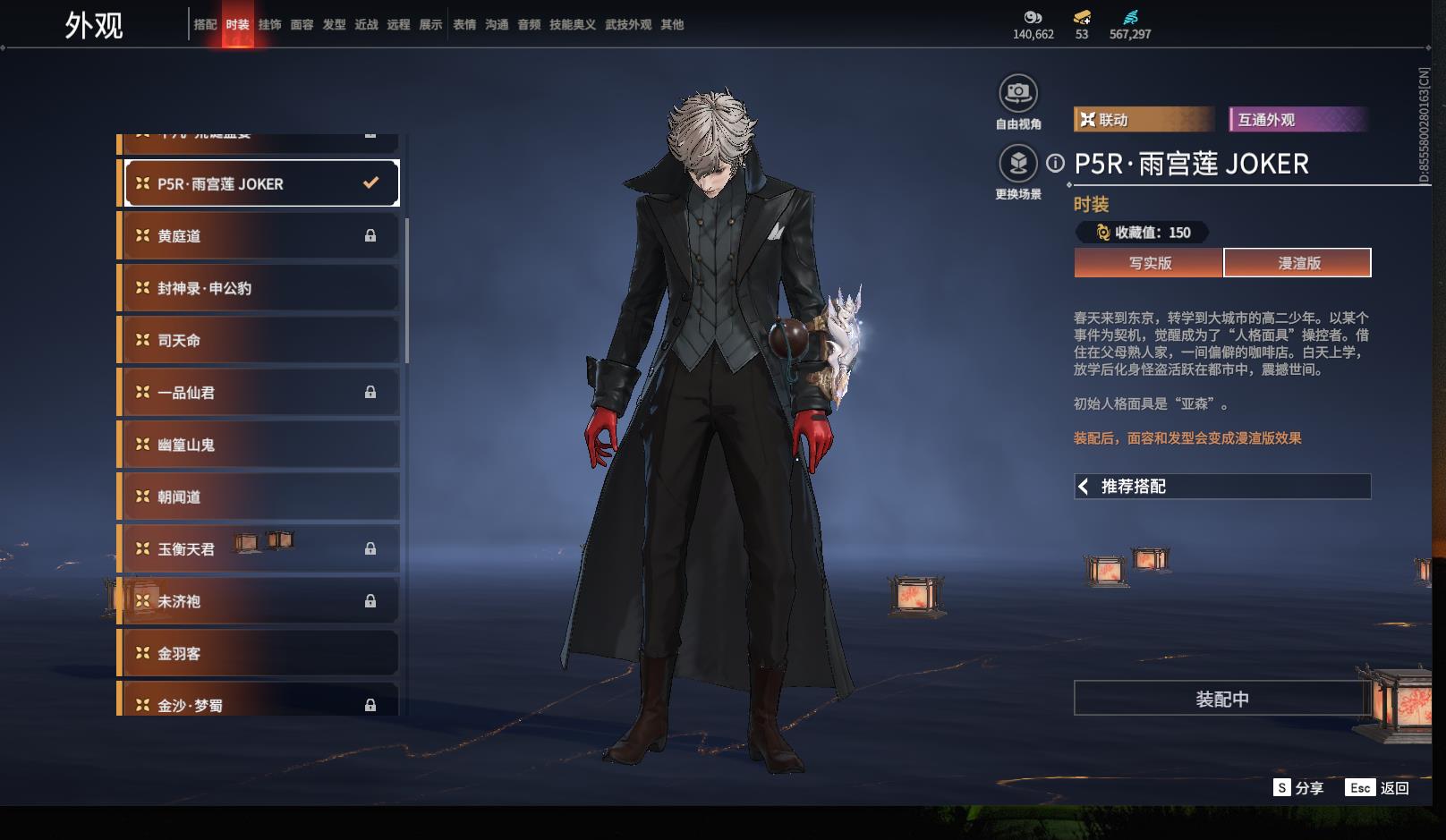Choose the 黄庭道 outfit from the list

[x=259, y=236]
